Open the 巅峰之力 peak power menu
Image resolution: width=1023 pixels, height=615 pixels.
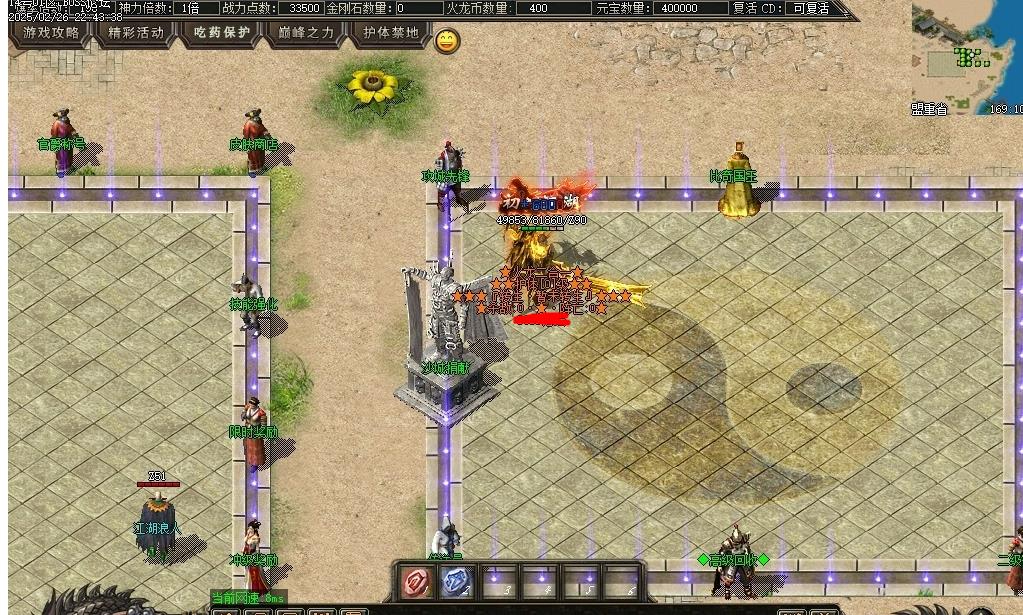coord(306,32)
